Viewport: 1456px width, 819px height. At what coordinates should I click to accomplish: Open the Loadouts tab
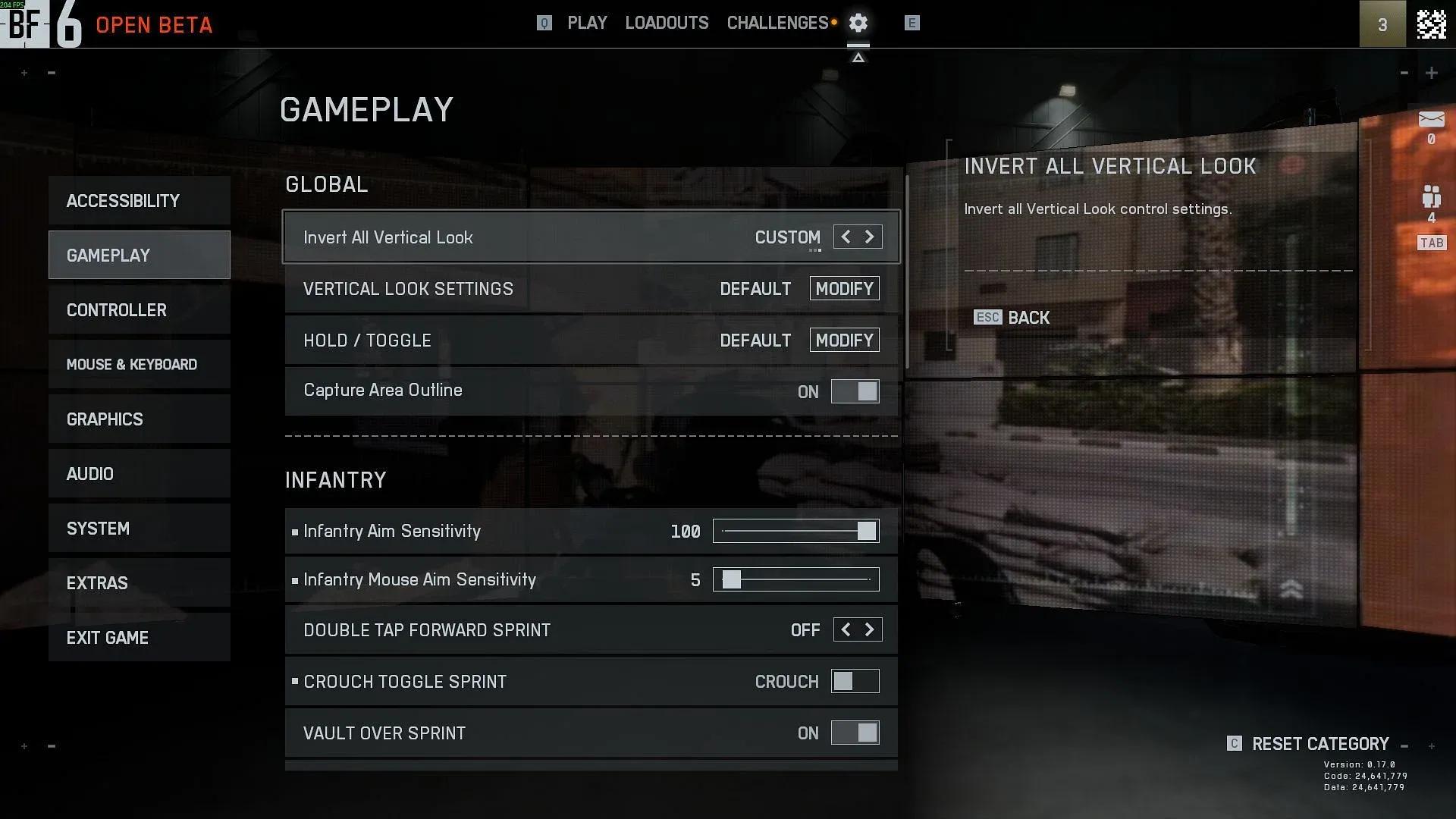click(667, 24)
